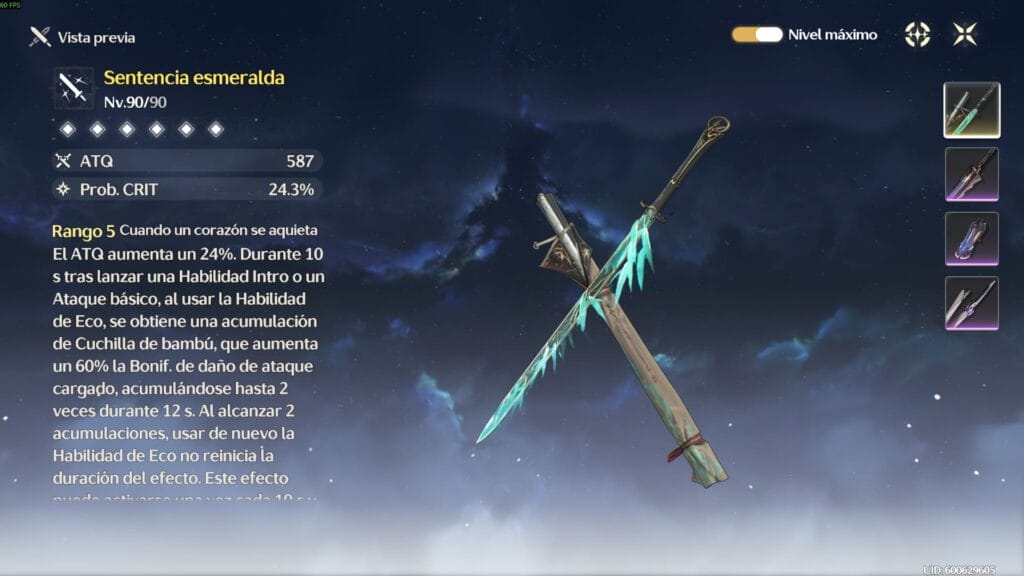Toggle the Nivel máximo switch
Screen dimensions: 1024x576
click(757, 35)
